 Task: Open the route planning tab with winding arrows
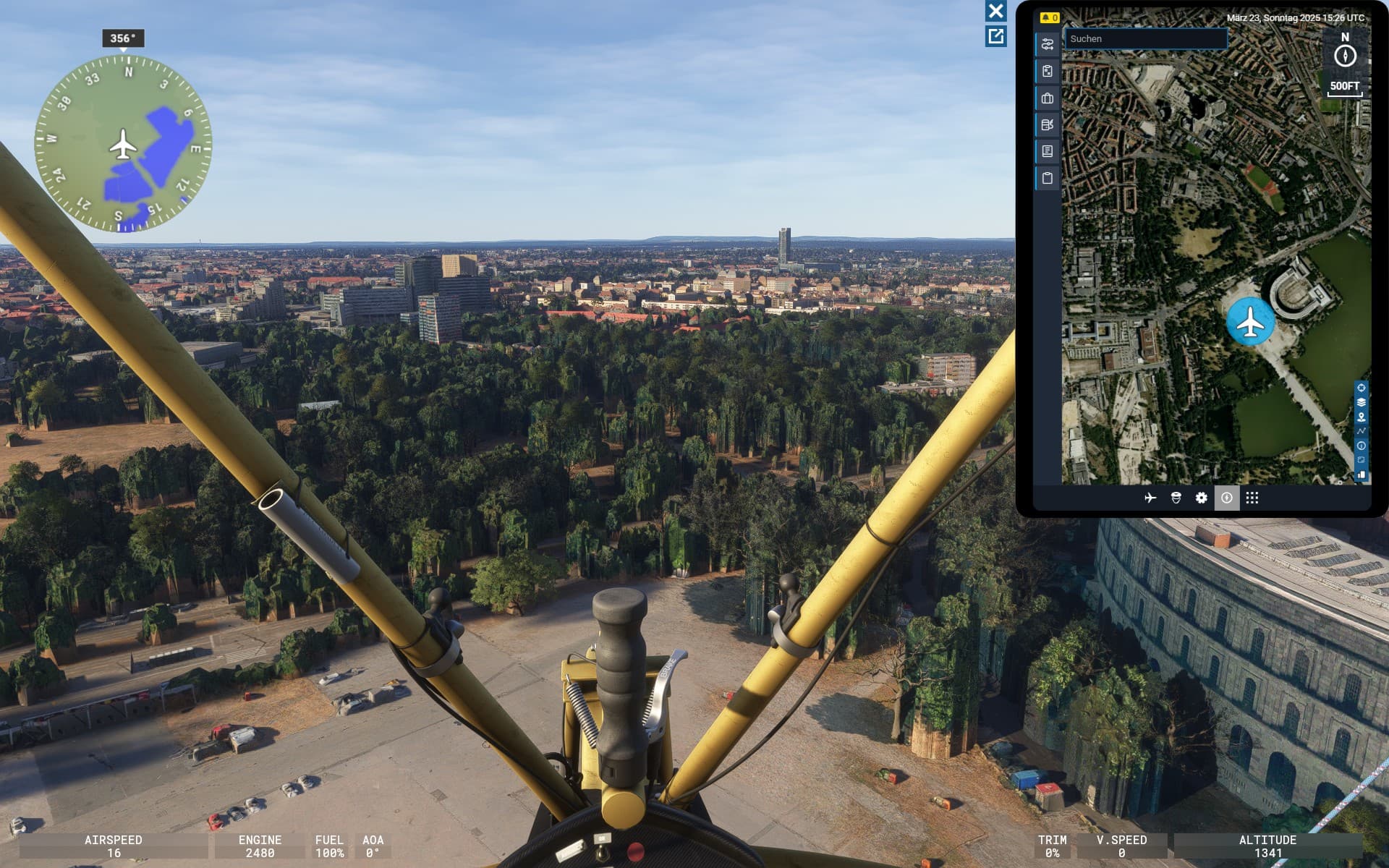point(1047,45)
